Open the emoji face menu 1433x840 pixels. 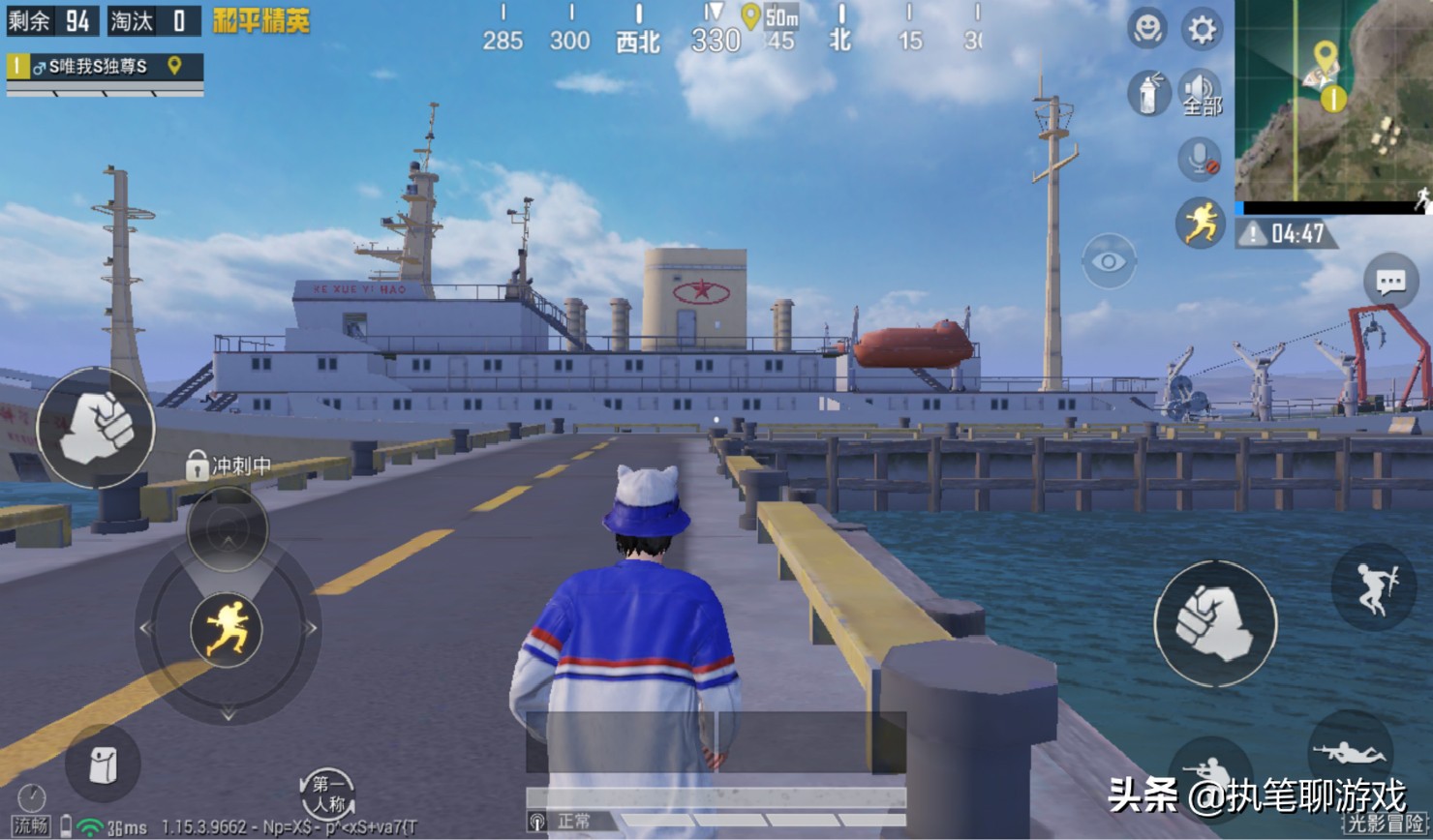click(1147, 29)
